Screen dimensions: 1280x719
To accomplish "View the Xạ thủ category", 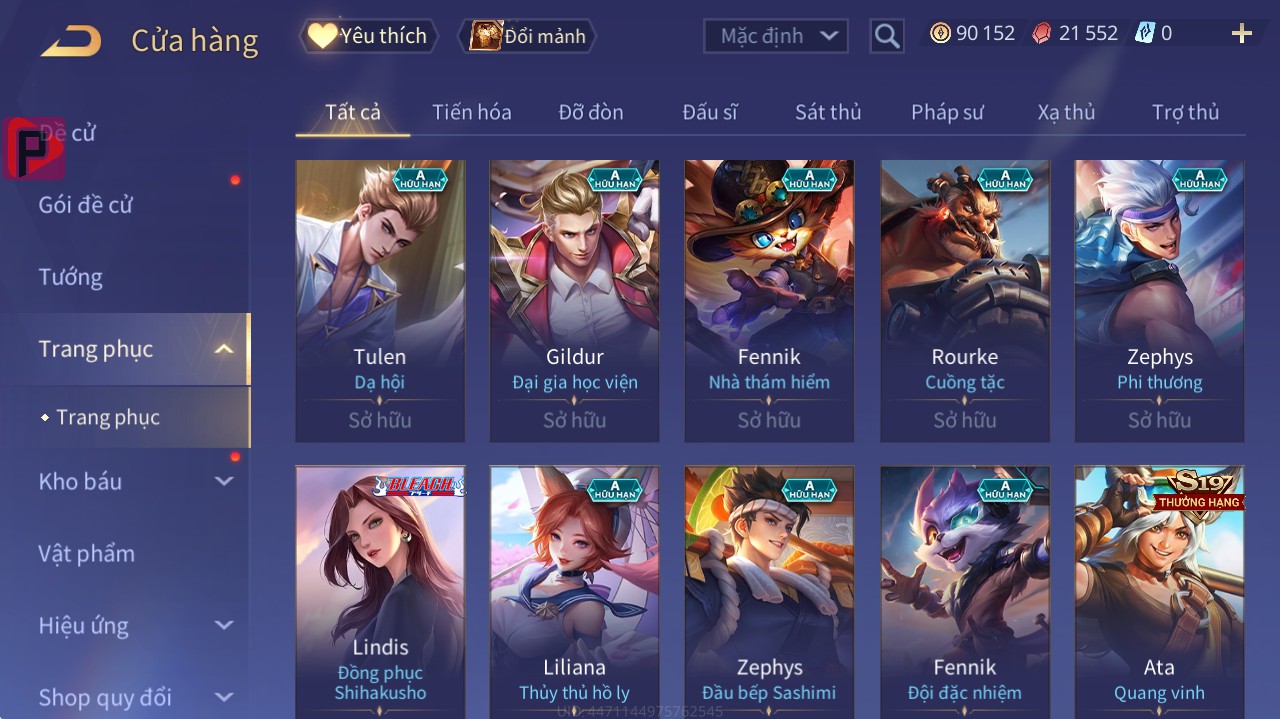I will 1066,112.
